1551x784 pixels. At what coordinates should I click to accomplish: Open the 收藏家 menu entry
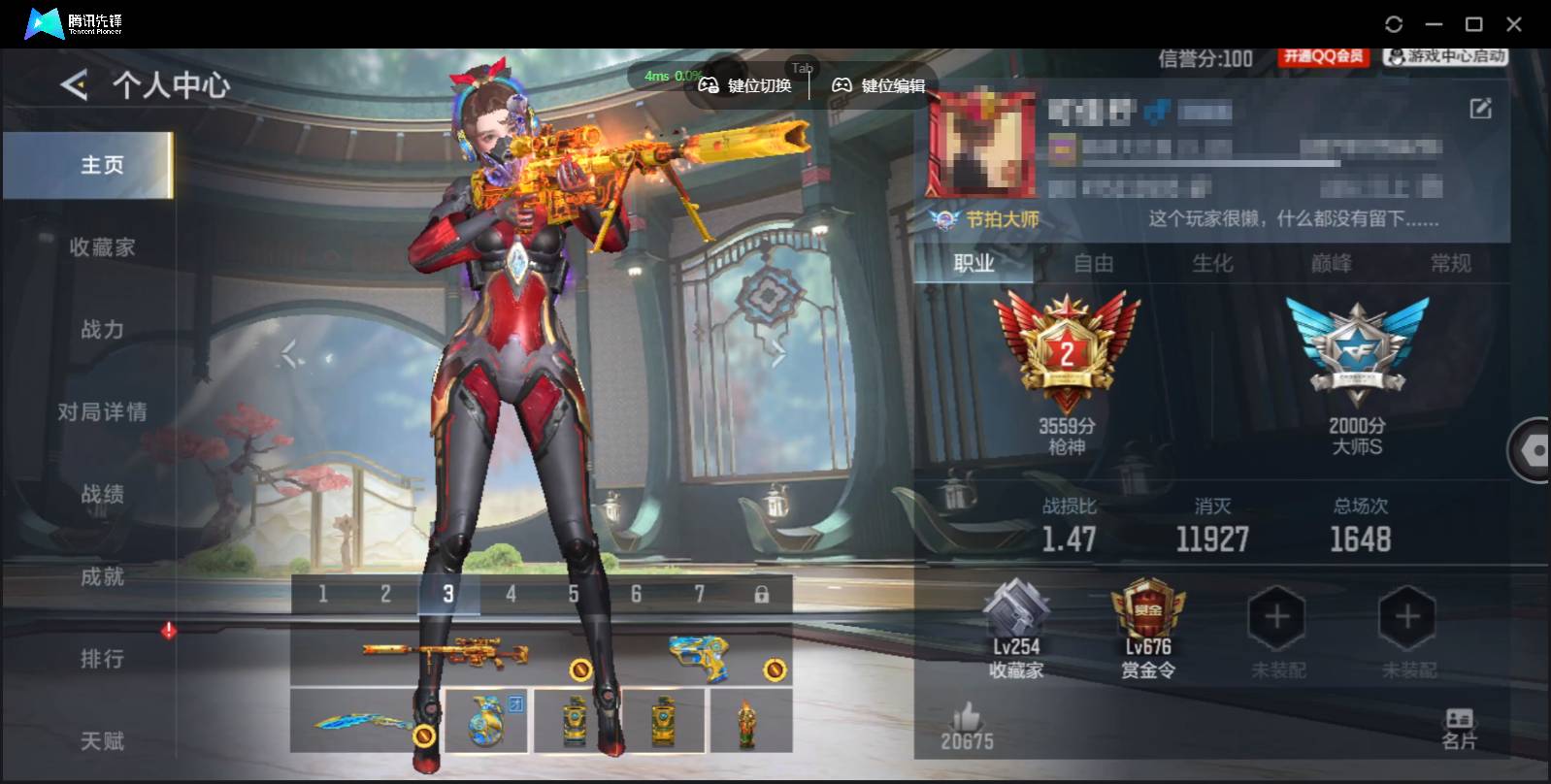click(x=102, y=247)
